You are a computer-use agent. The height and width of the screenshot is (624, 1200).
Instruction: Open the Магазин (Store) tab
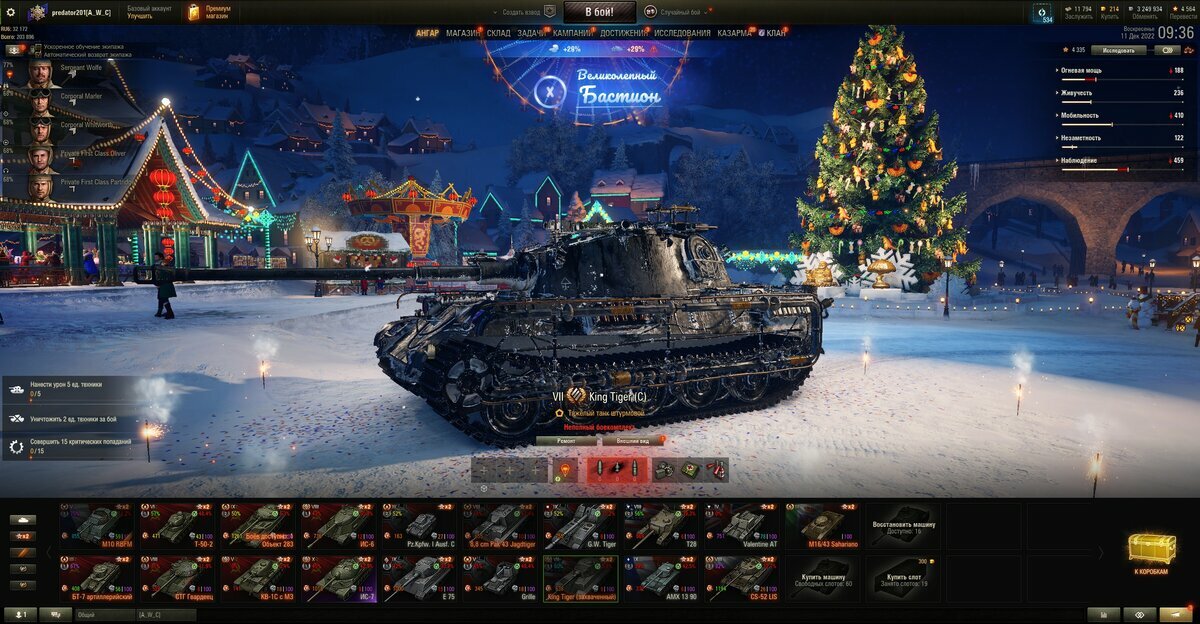pos(463,33)
